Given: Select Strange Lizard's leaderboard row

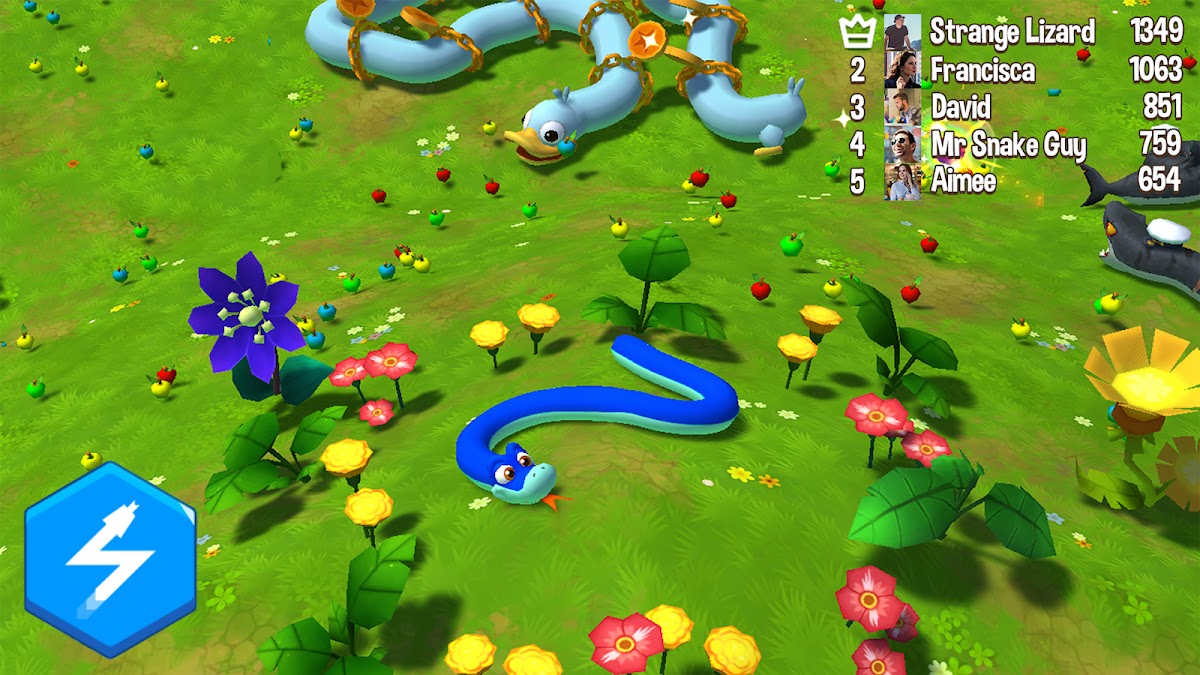Looking at the screenshot, I should [1012, 32].
